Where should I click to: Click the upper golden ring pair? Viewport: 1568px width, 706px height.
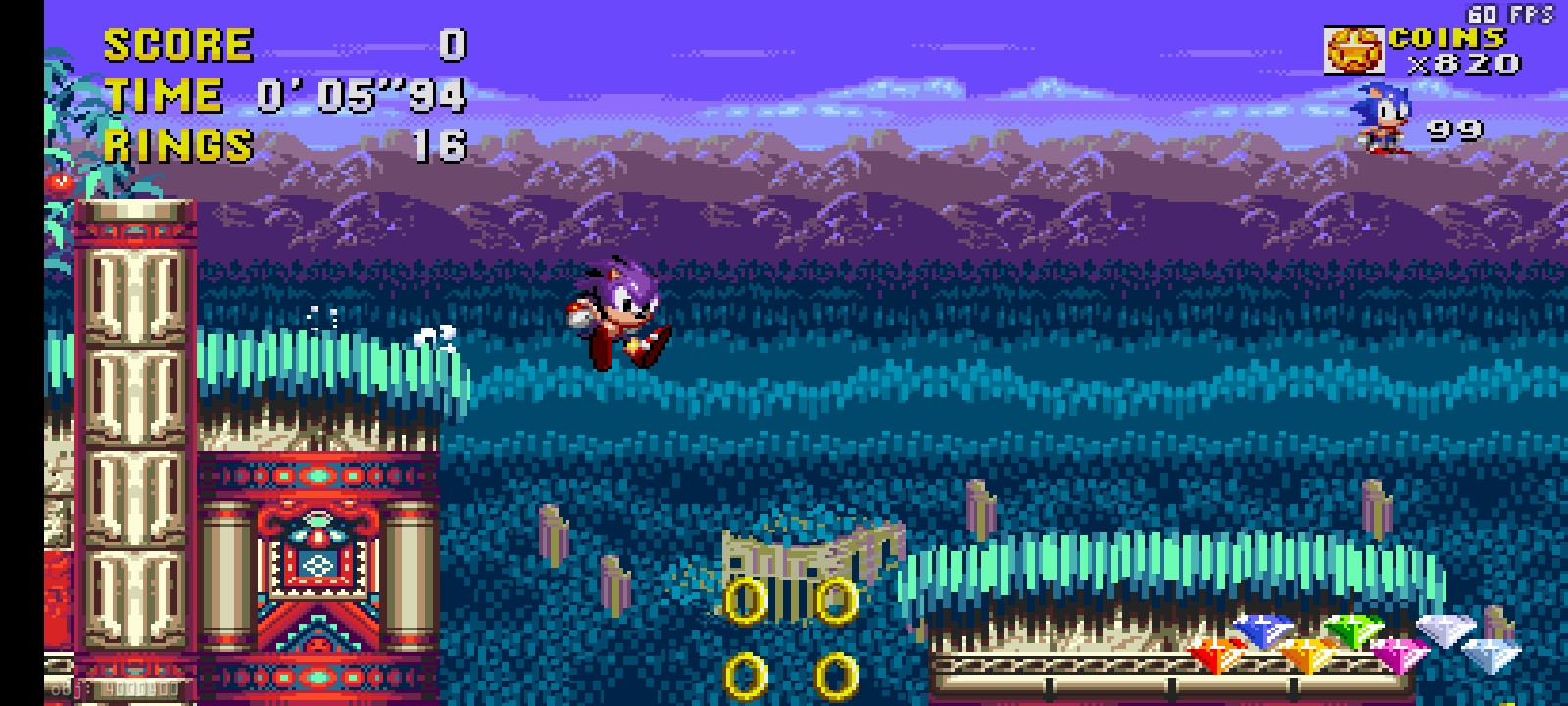pos(789,598)
